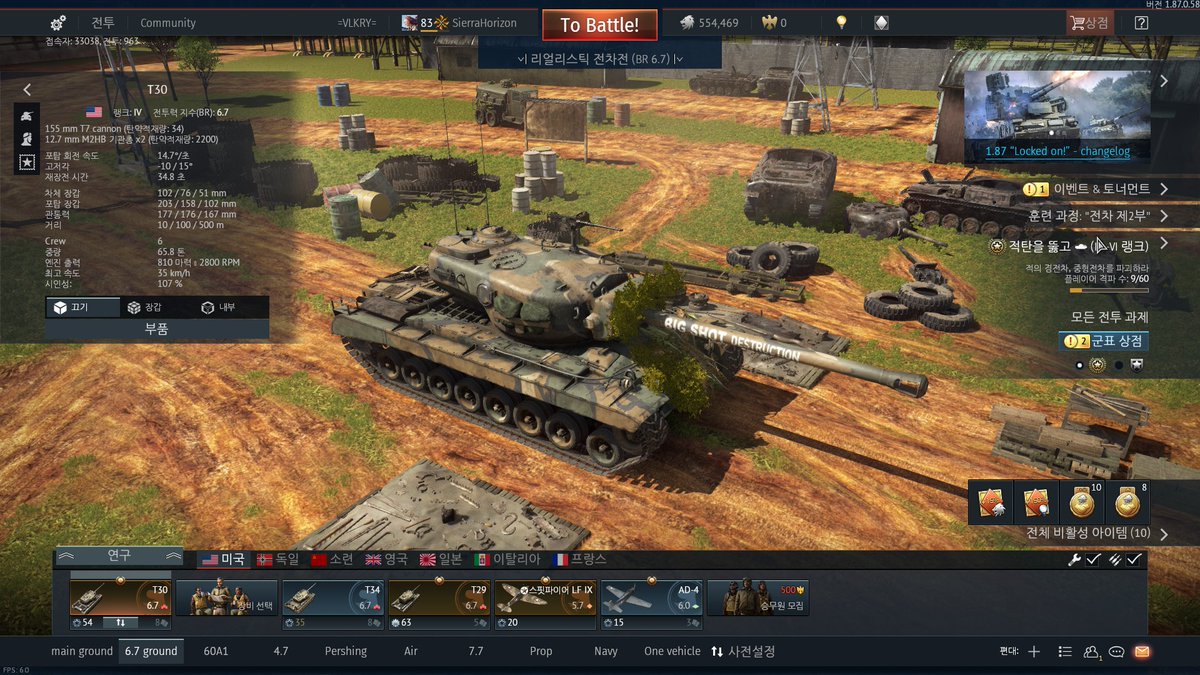Open the shop from the cart button
This screenshot has height=675, width=1200.
[1089, 22]
